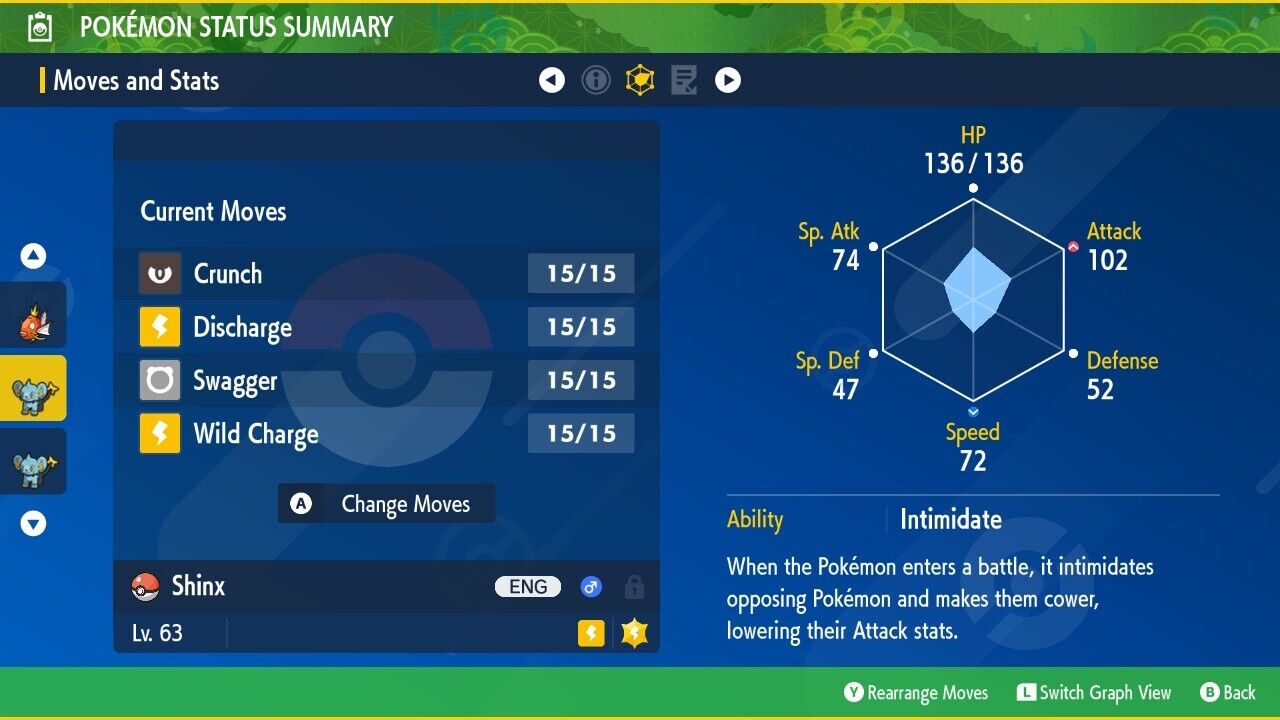Image resolution: width=1280 pixels, height=720 pixels.
Task: Go to the next summary page arrow
Action: 728,80
